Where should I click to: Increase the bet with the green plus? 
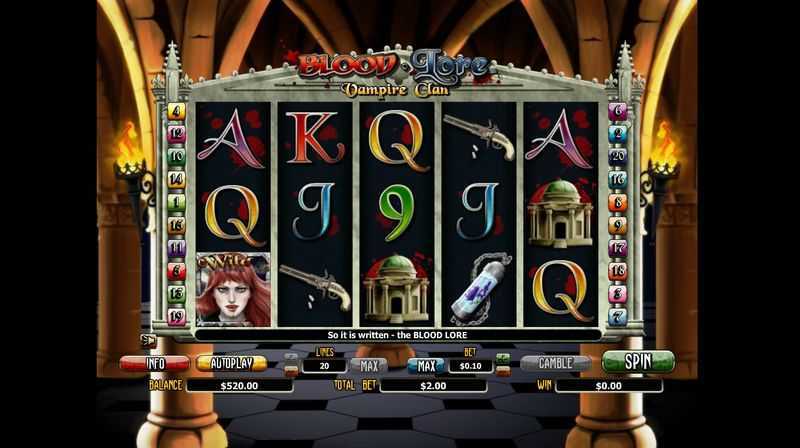[502, 357]
